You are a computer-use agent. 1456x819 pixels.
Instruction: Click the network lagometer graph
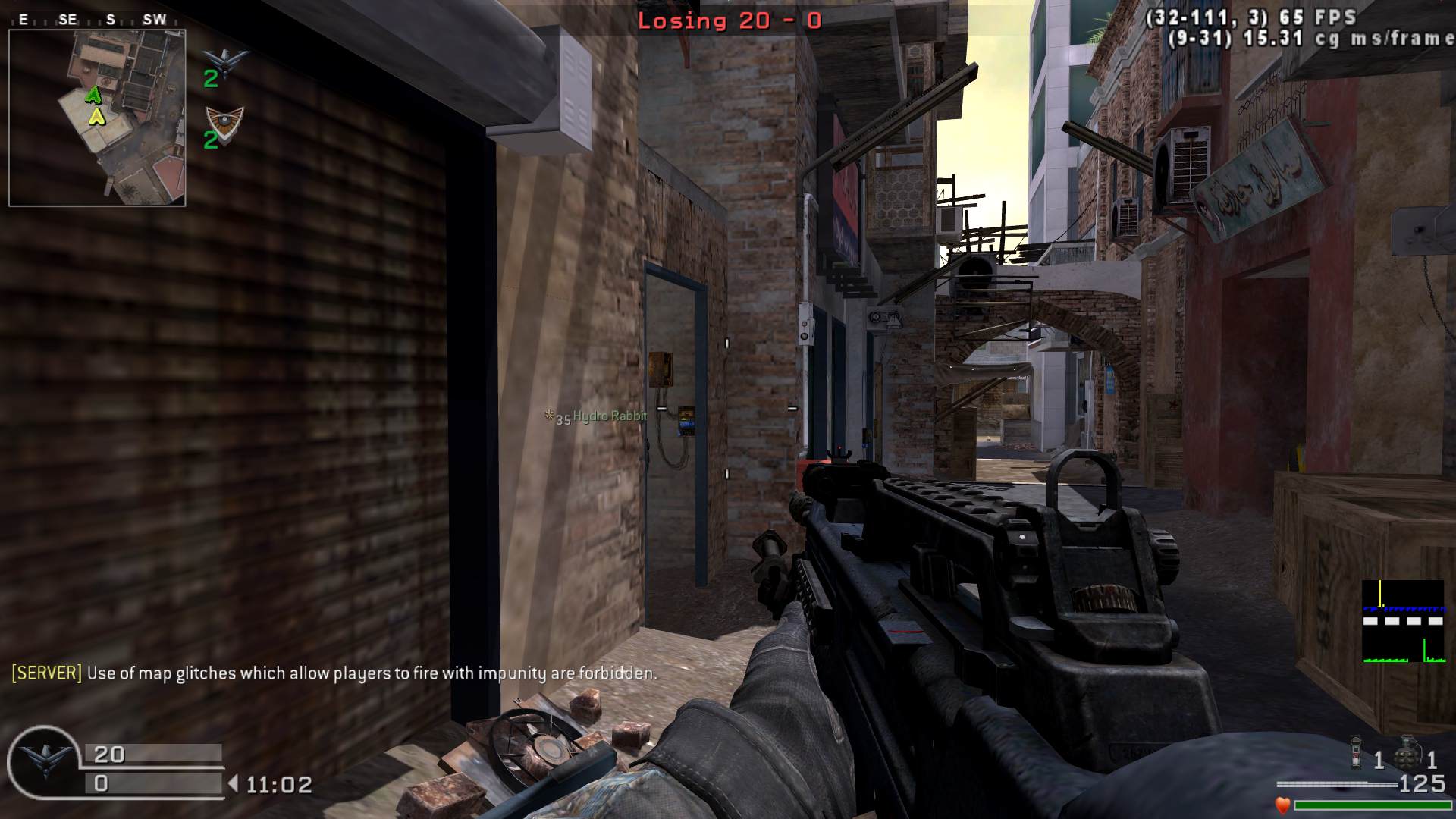(1402, 621)
